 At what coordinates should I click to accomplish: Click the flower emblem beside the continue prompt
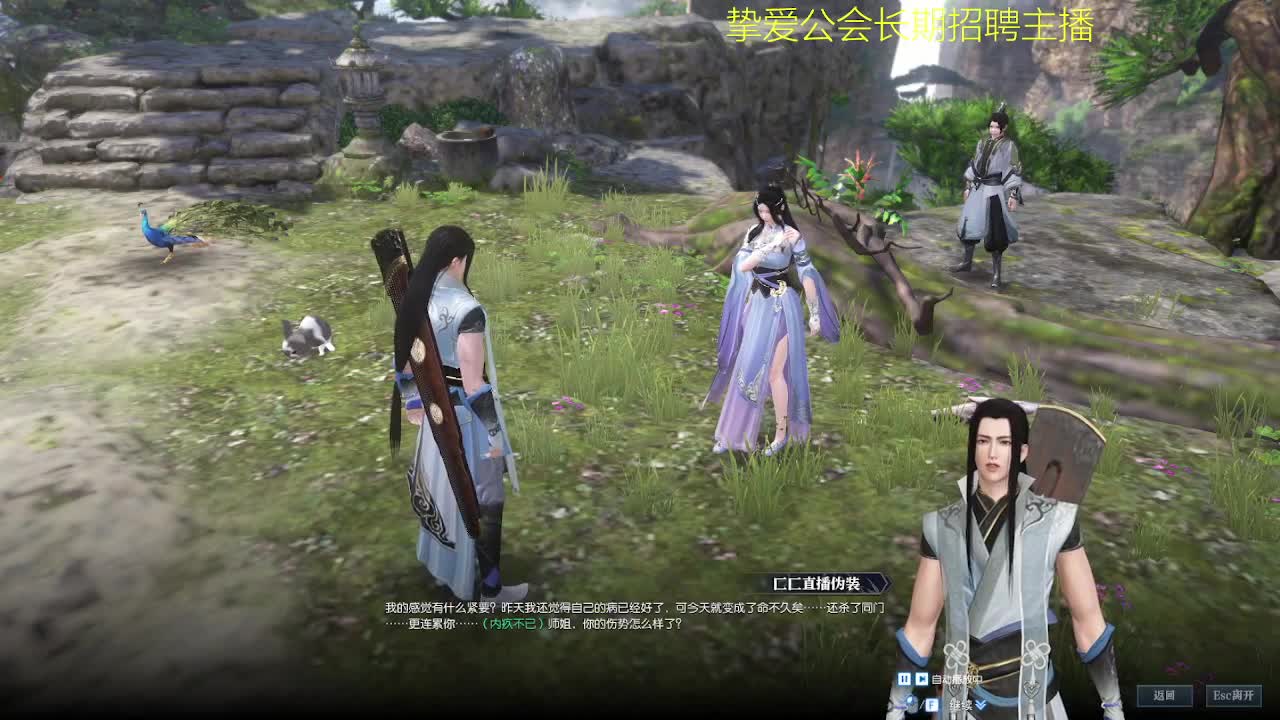click(x=900, y=706)
